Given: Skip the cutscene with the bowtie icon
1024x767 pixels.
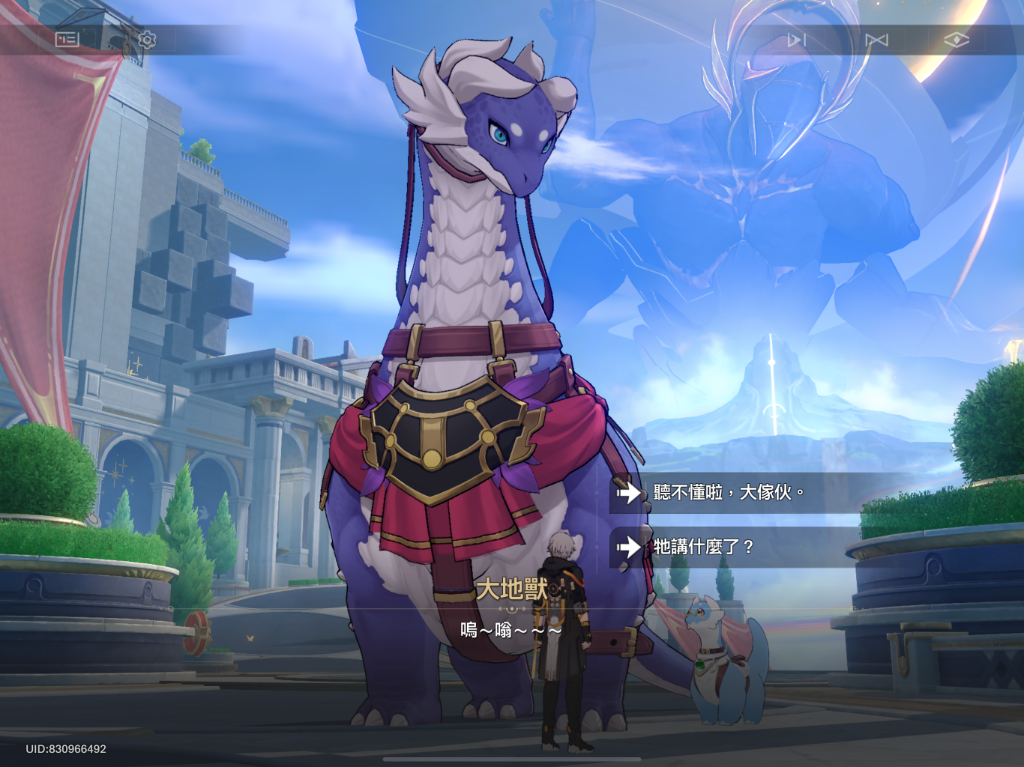Looking at the screenshot, I should click(876, 40).
